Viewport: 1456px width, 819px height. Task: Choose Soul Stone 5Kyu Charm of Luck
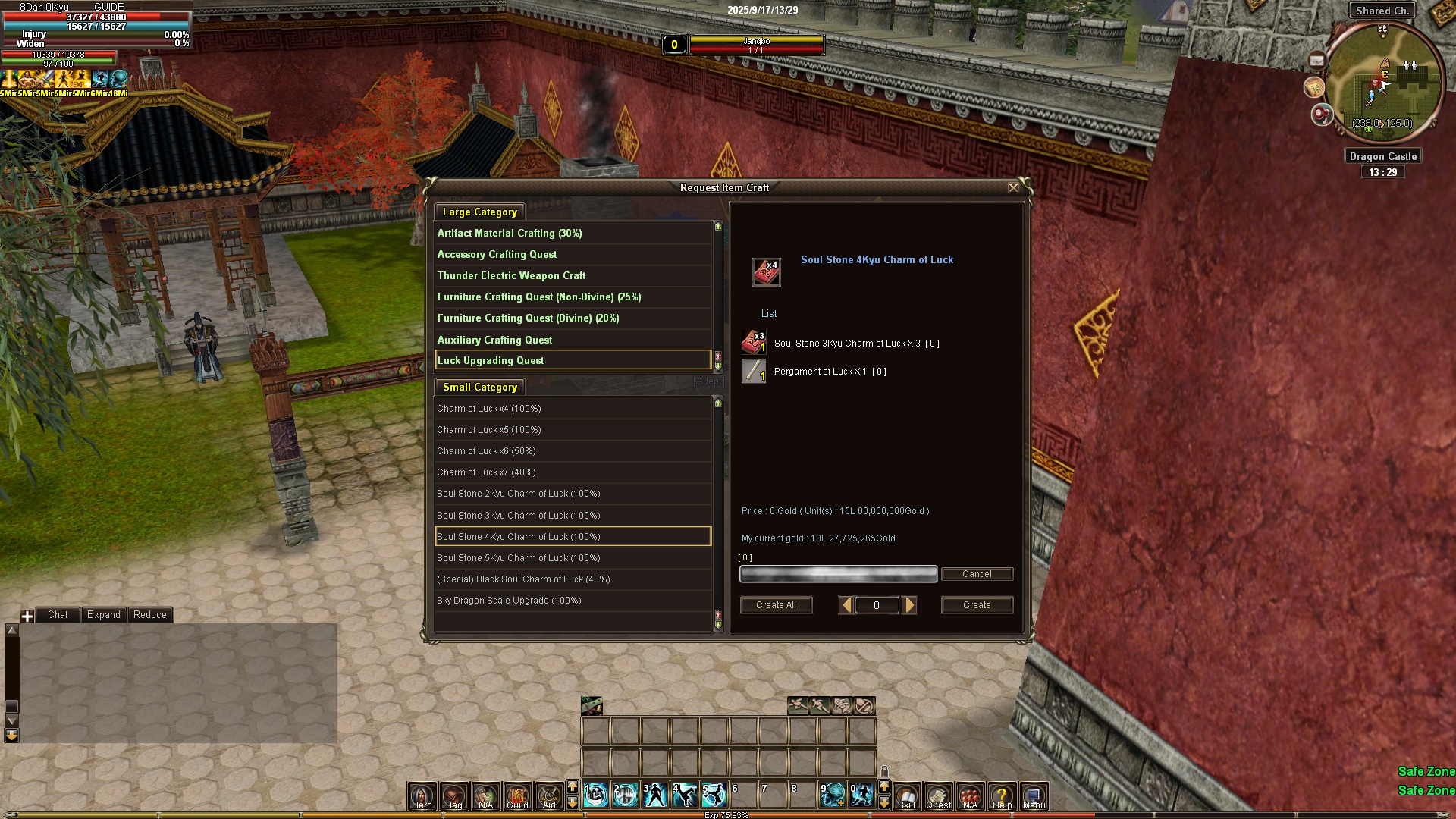(518, 558)
